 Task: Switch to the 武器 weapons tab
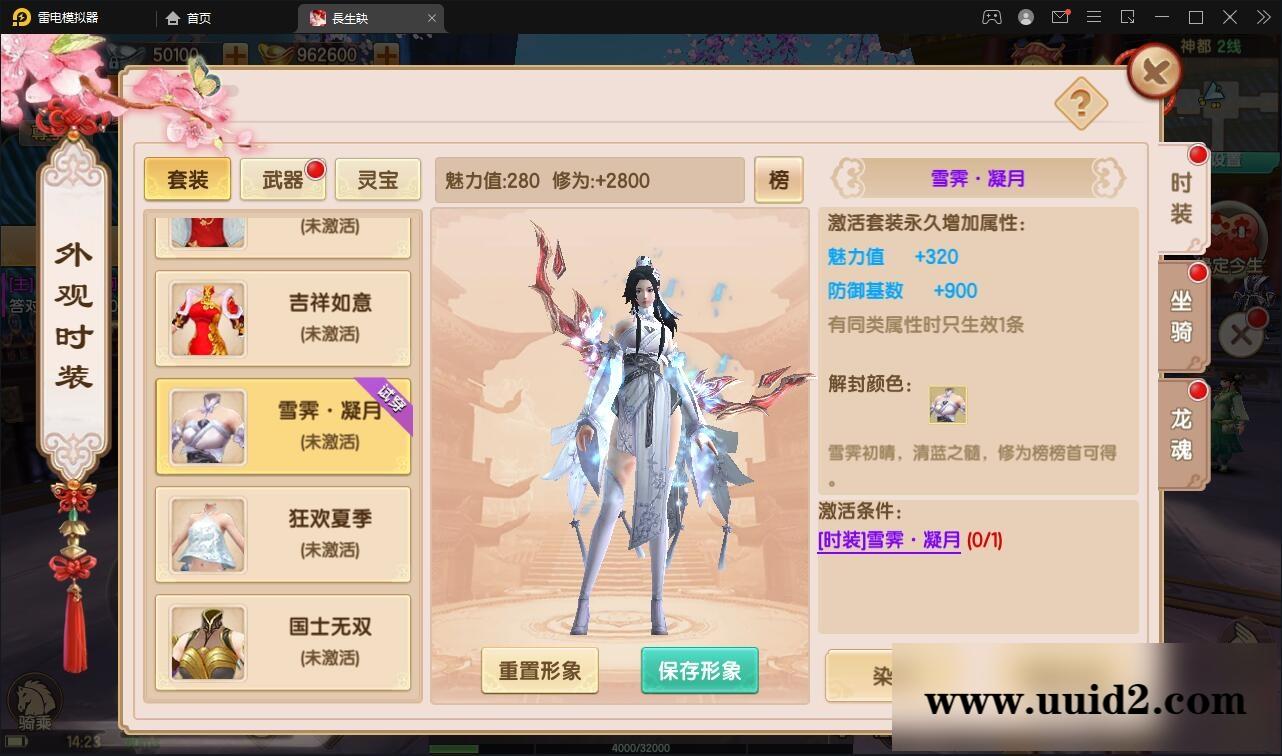[282, 179]
